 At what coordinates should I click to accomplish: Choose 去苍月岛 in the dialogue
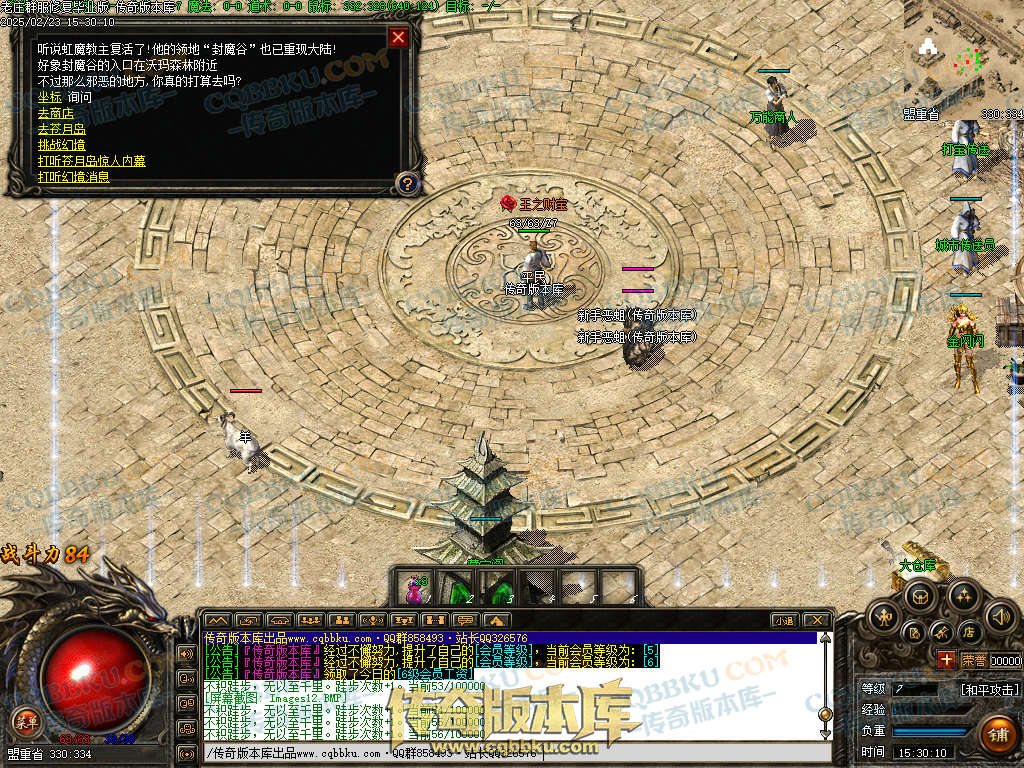[x=61, y=129]
